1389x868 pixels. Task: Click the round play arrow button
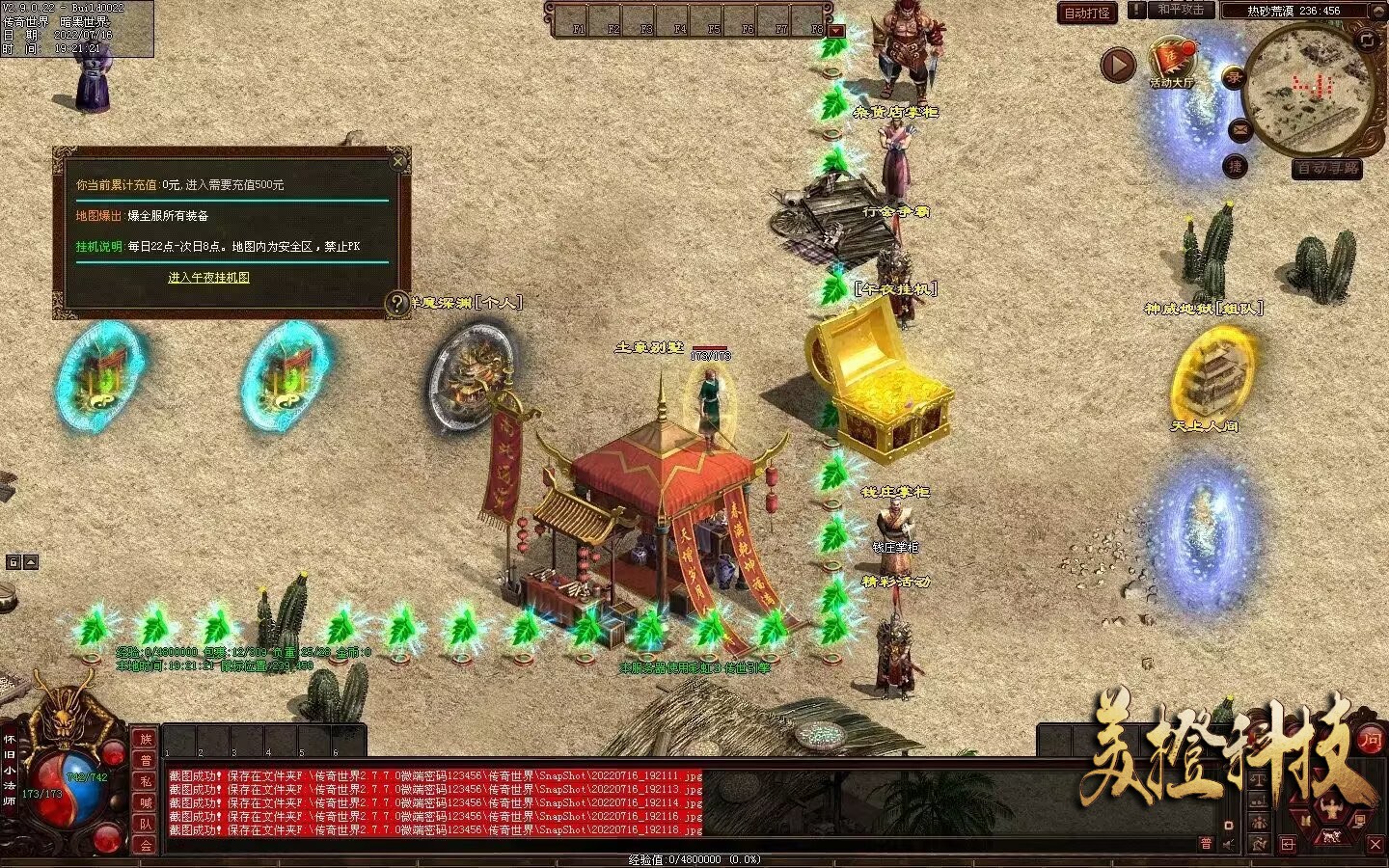pyautogui.click(x=1118, y=66)
